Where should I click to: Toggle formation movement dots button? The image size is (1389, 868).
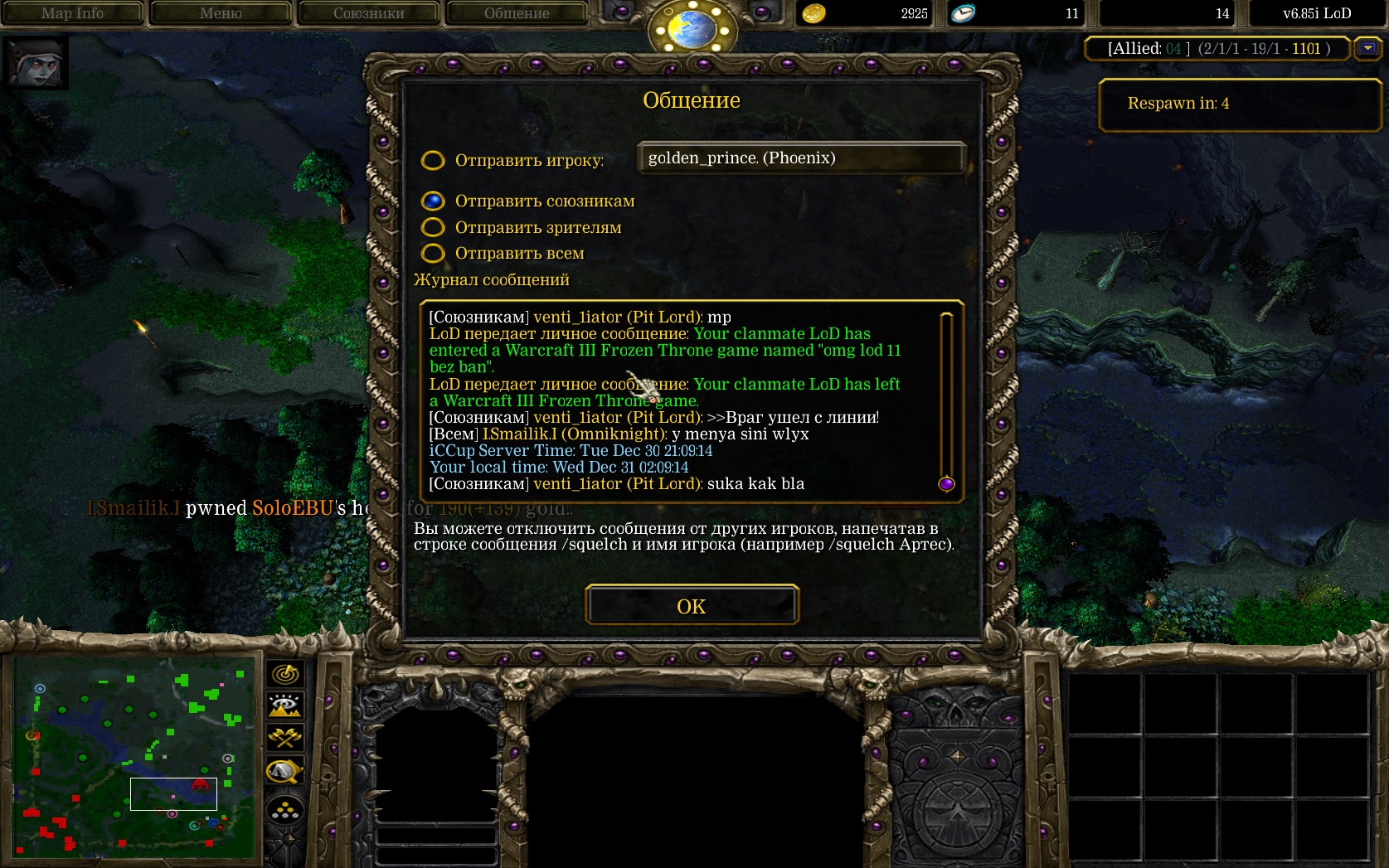(285, 810)
